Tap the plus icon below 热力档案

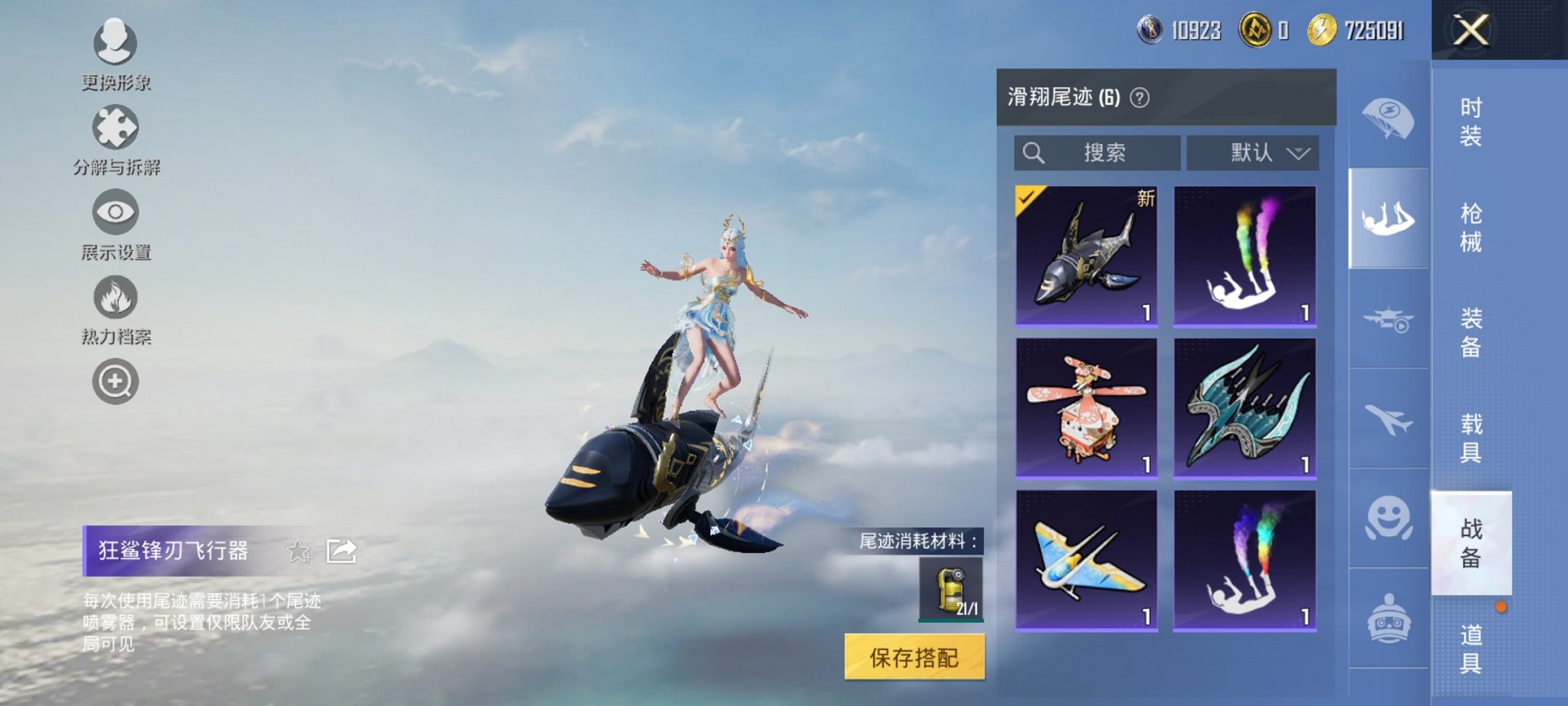coord(114,380)
